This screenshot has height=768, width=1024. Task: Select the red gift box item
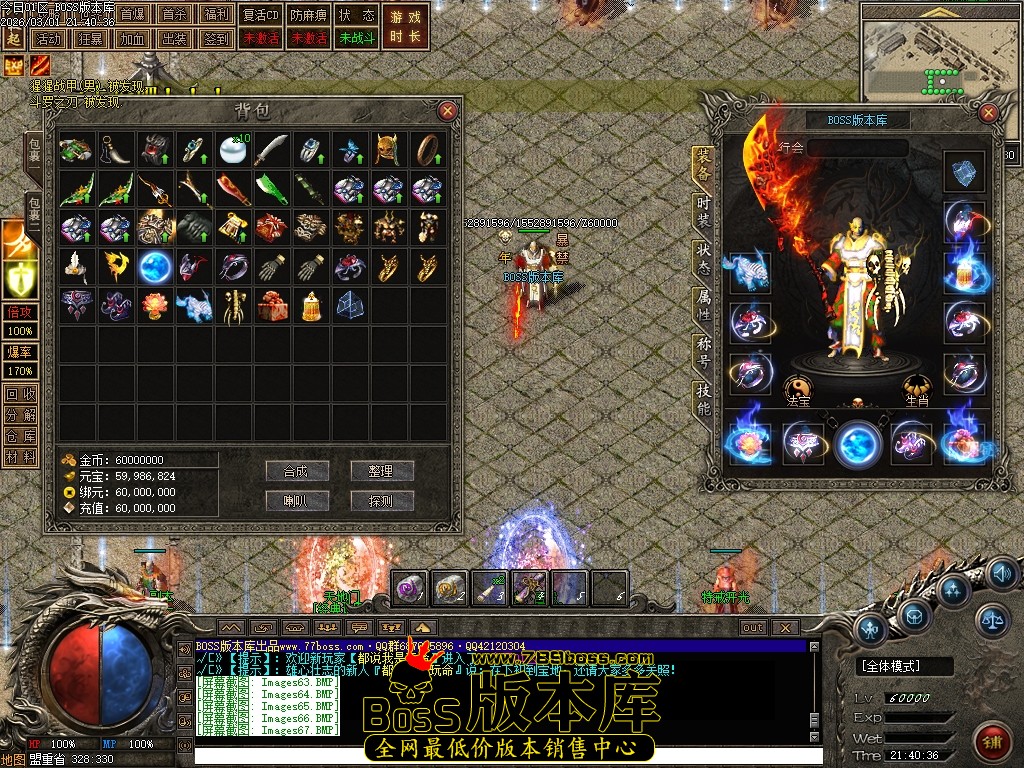[271, 306]
